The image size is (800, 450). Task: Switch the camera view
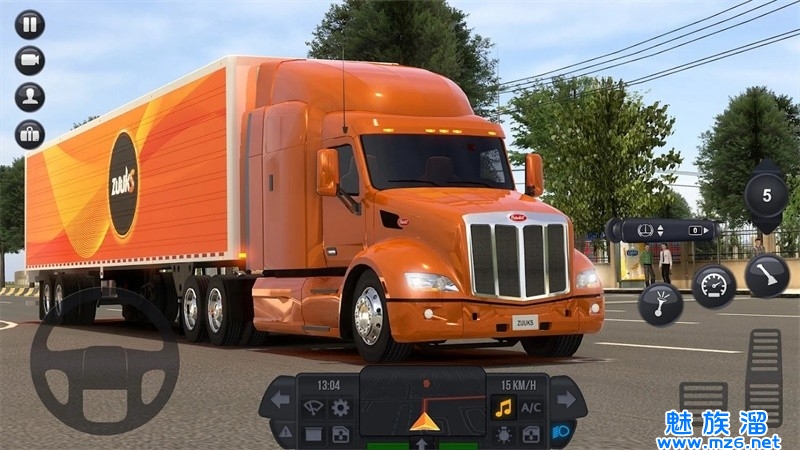tap(29, 60)
